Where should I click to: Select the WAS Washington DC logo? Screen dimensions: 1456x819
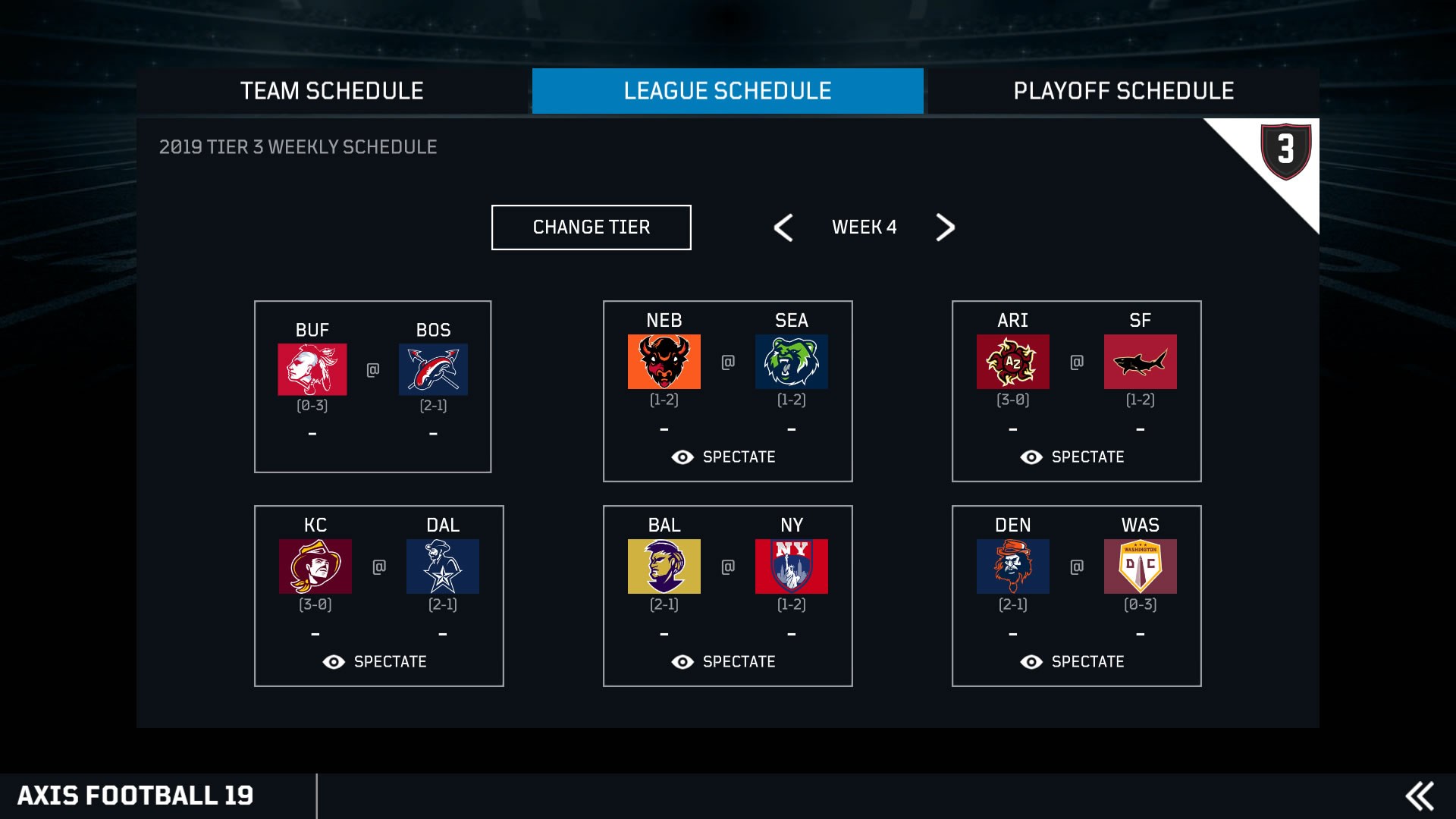click(x=1141, y=566)
